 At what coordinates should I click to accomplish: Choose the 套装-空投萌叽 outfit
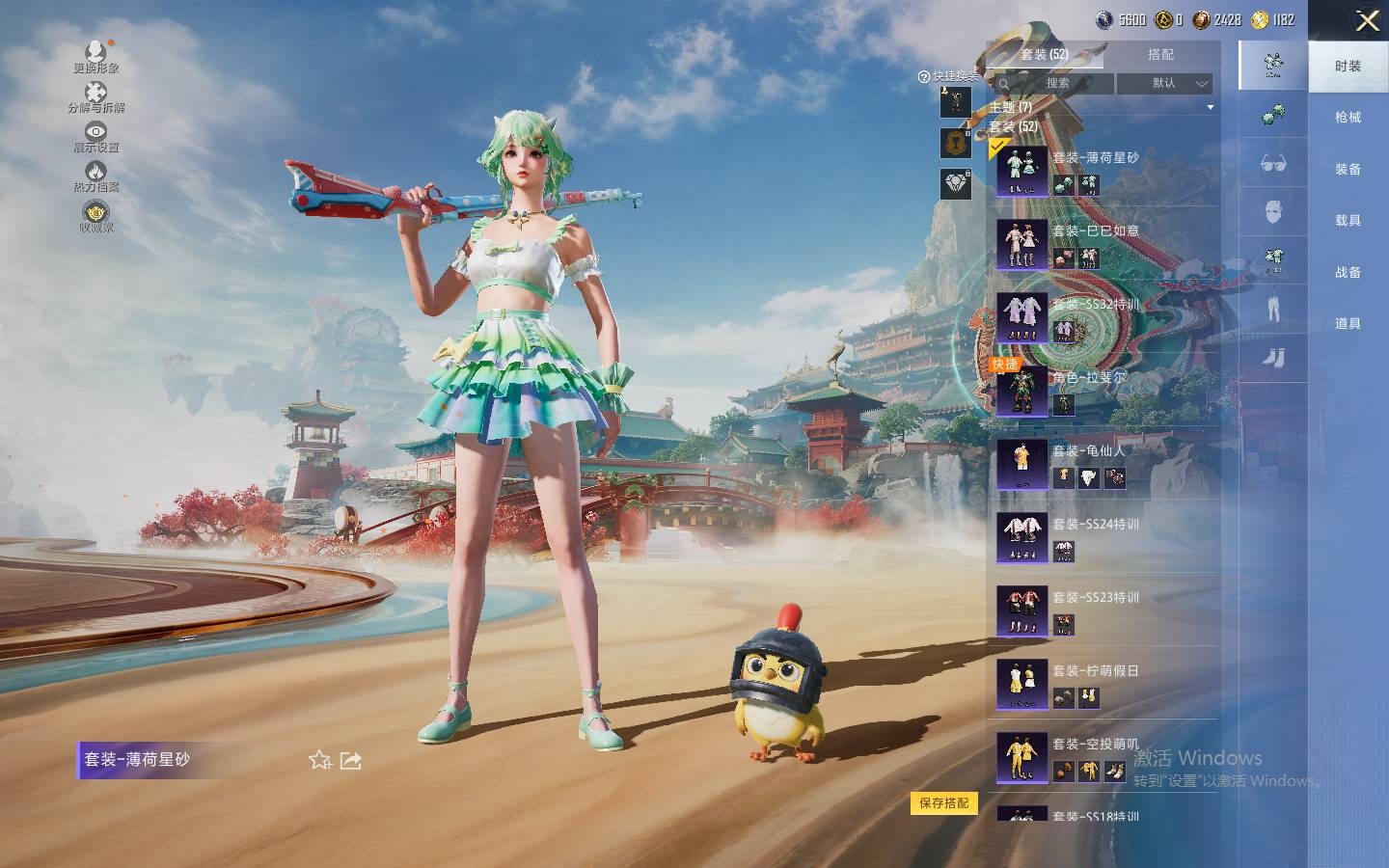tap(1104, 757)
